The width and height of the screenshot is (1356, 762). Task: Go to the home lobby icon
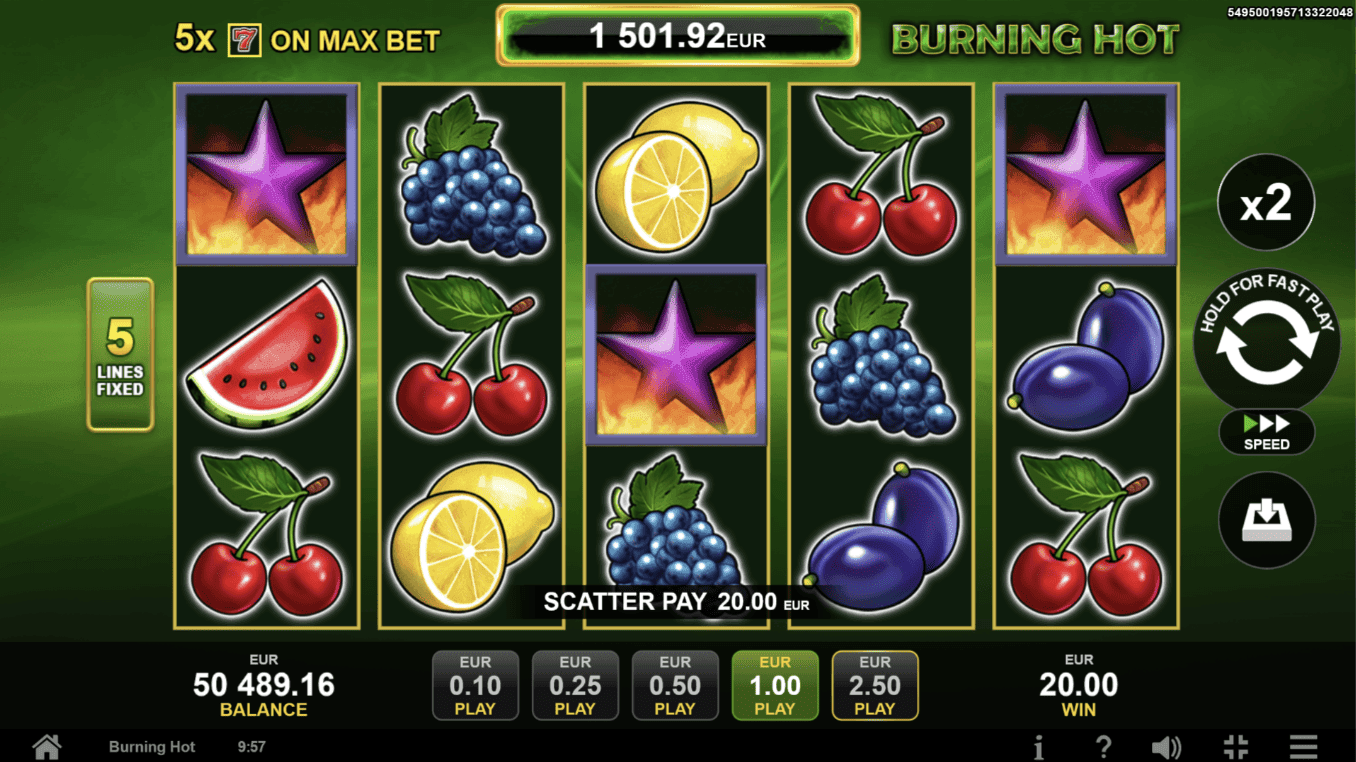pyautogui.click(x=46, y=746)
